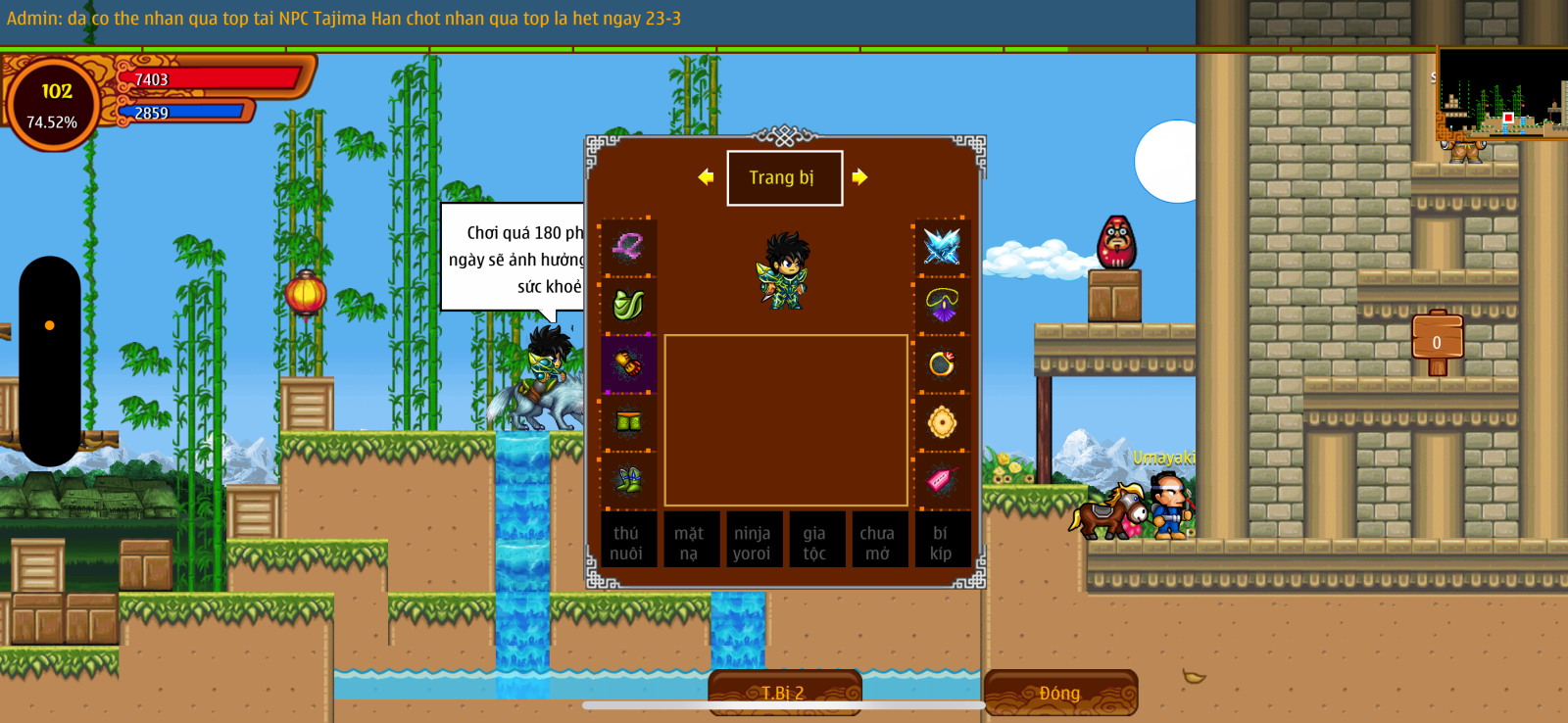Select the ring equipment slot
The width and height of the screenshot is (1568, 723).
click(x=942, y=364)
